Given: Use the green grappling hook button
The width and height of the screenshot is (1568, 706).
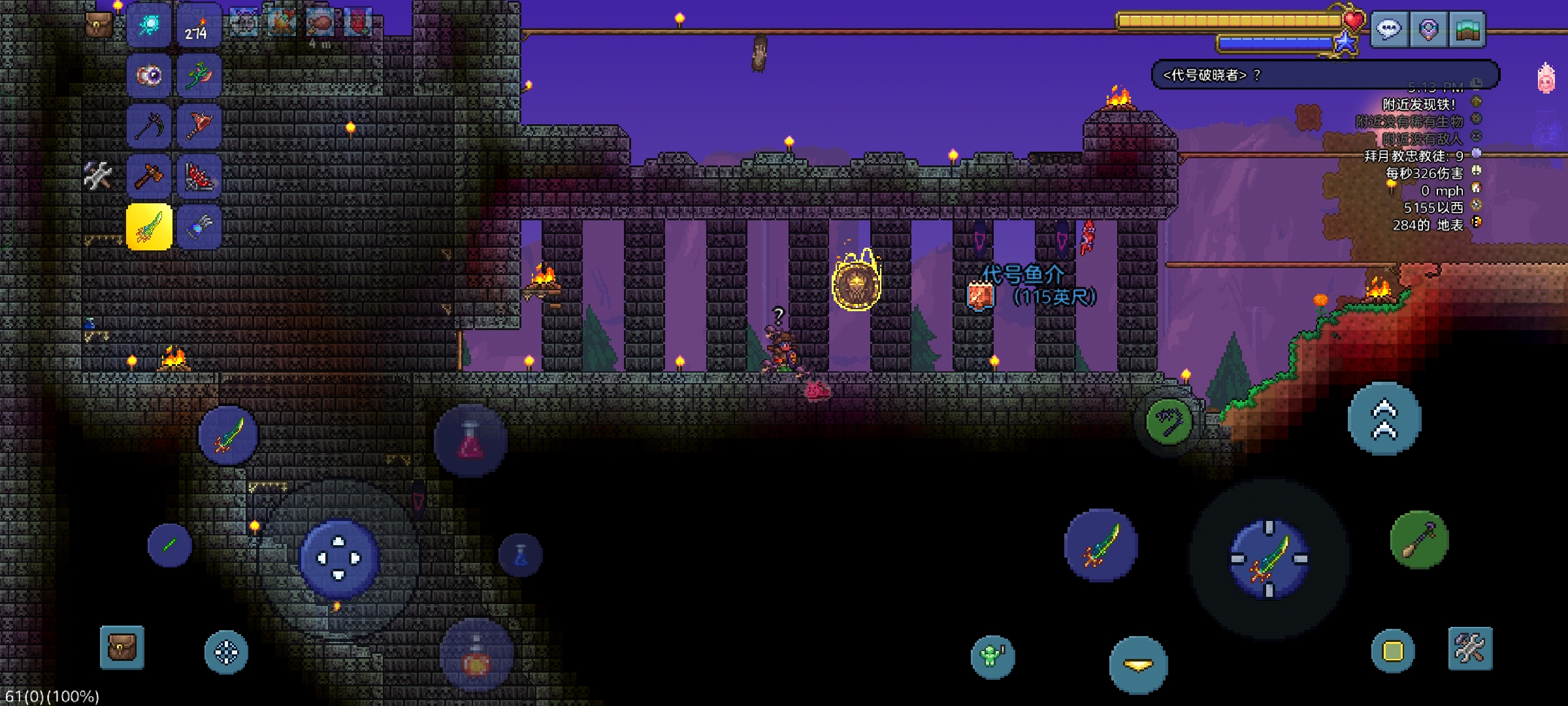Looking at the screenshot, I should tap(1169, 422).
